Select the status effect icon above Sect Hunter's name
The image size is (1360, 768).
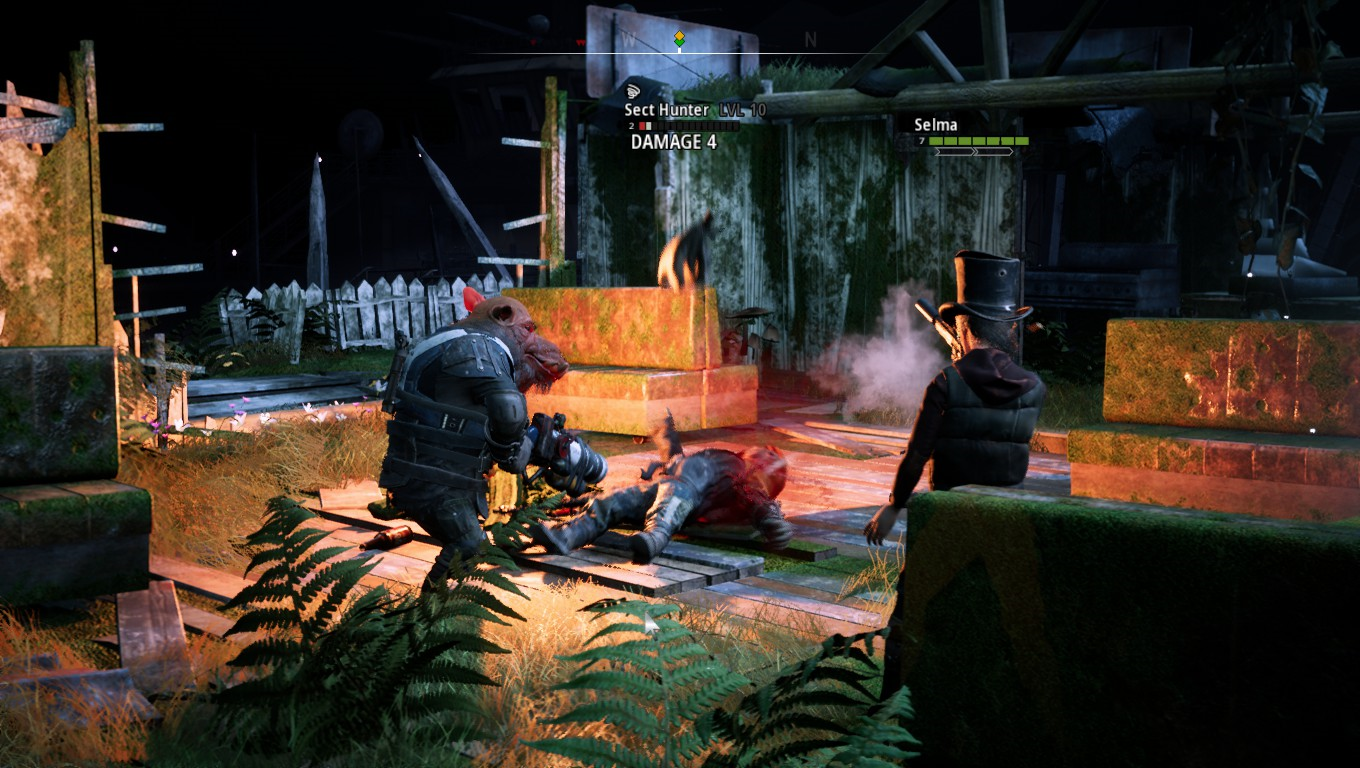tap(632, 91)
